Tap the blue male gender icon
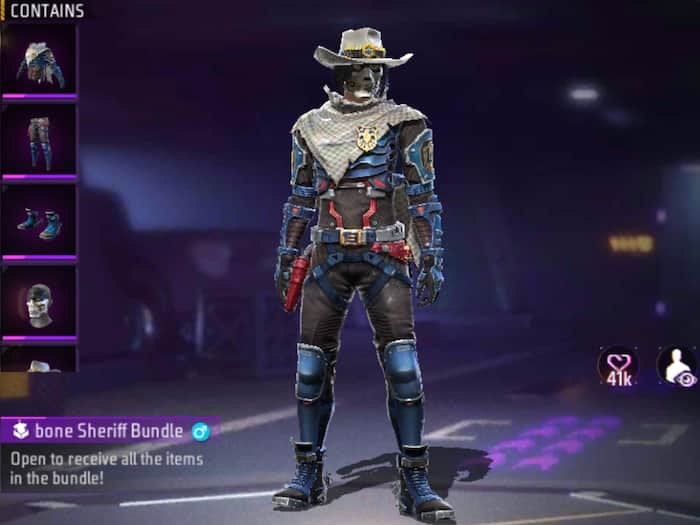 pyautogui.click(x=200, y=432)
